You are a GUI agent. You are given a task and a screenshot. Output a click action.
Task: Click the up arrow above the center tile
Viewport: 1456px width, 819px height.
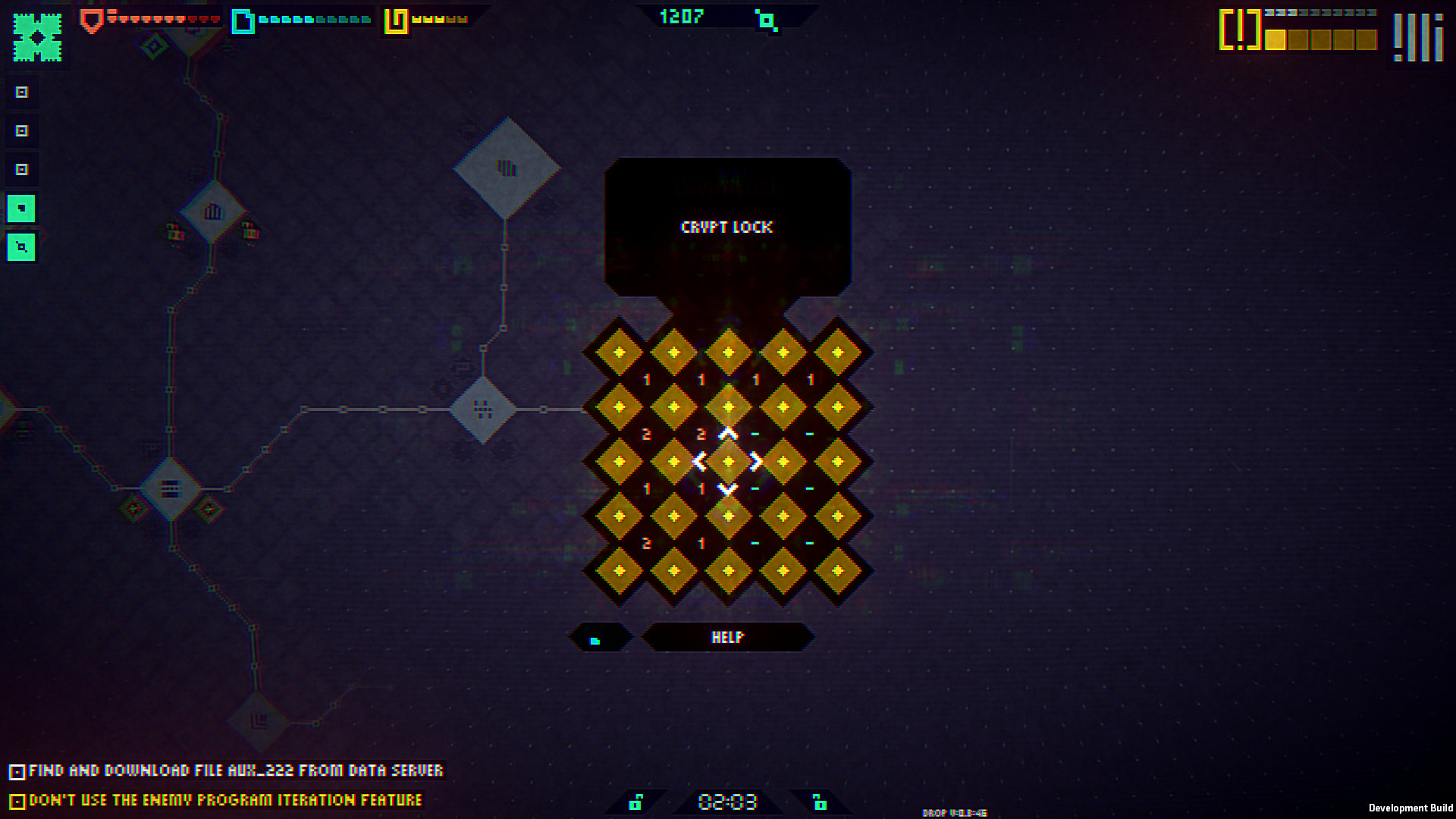click(728, 434)
